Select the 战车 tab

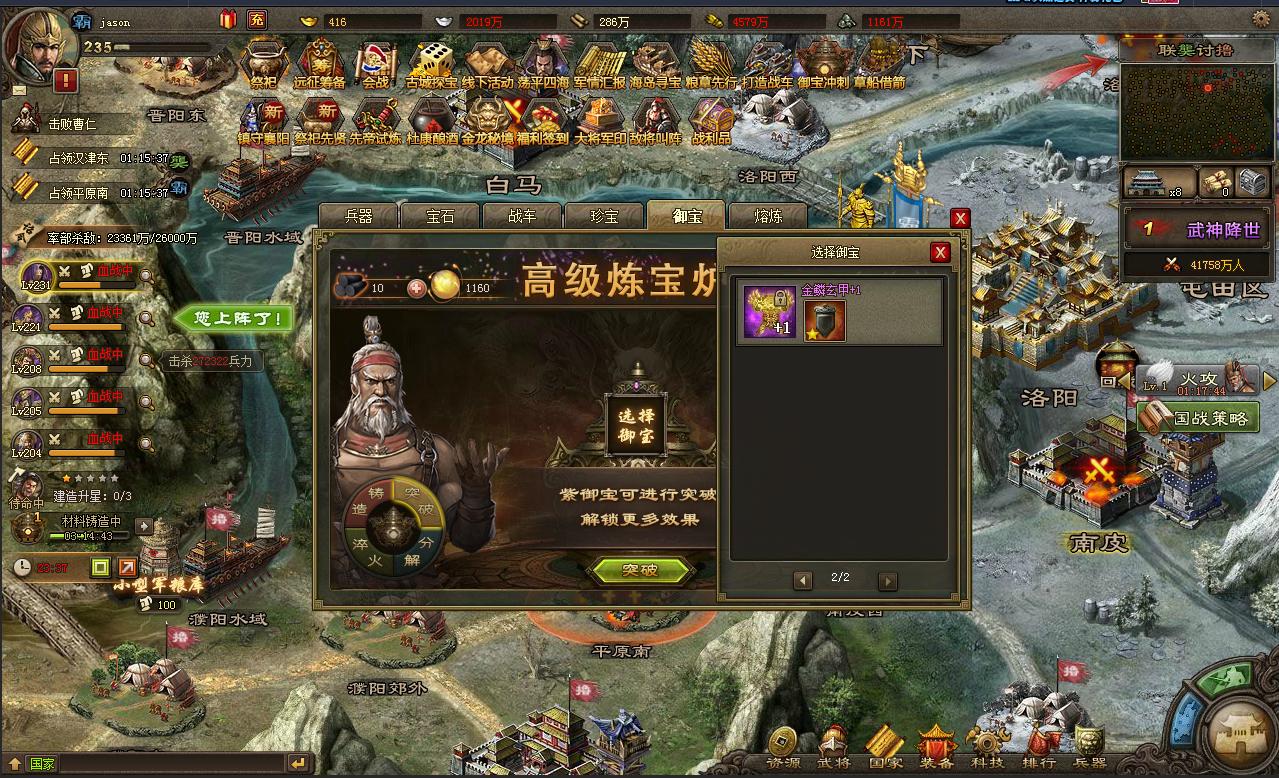pos(522,216)
